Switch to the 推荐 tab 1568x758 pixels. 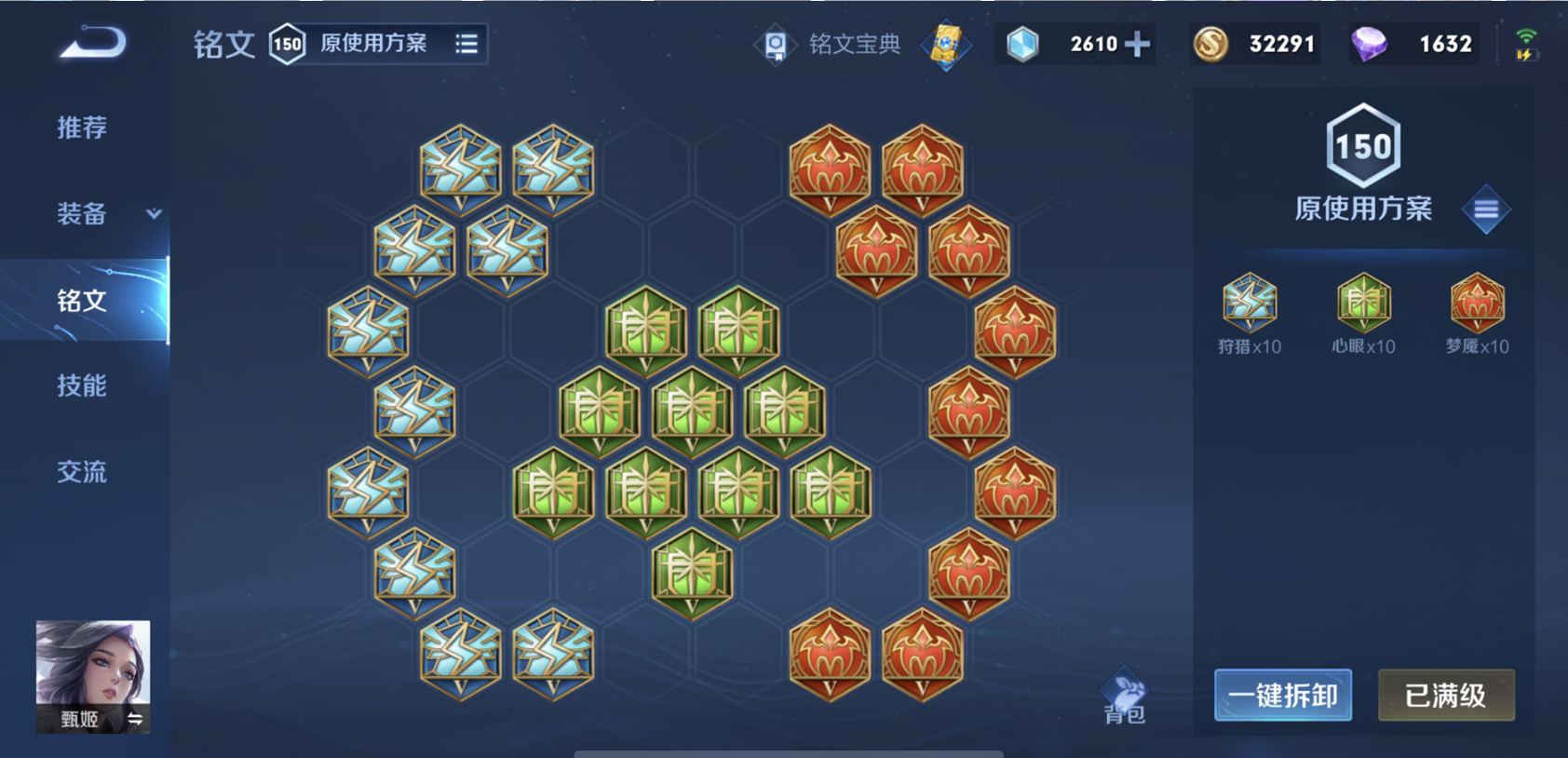tap(81, 129)
